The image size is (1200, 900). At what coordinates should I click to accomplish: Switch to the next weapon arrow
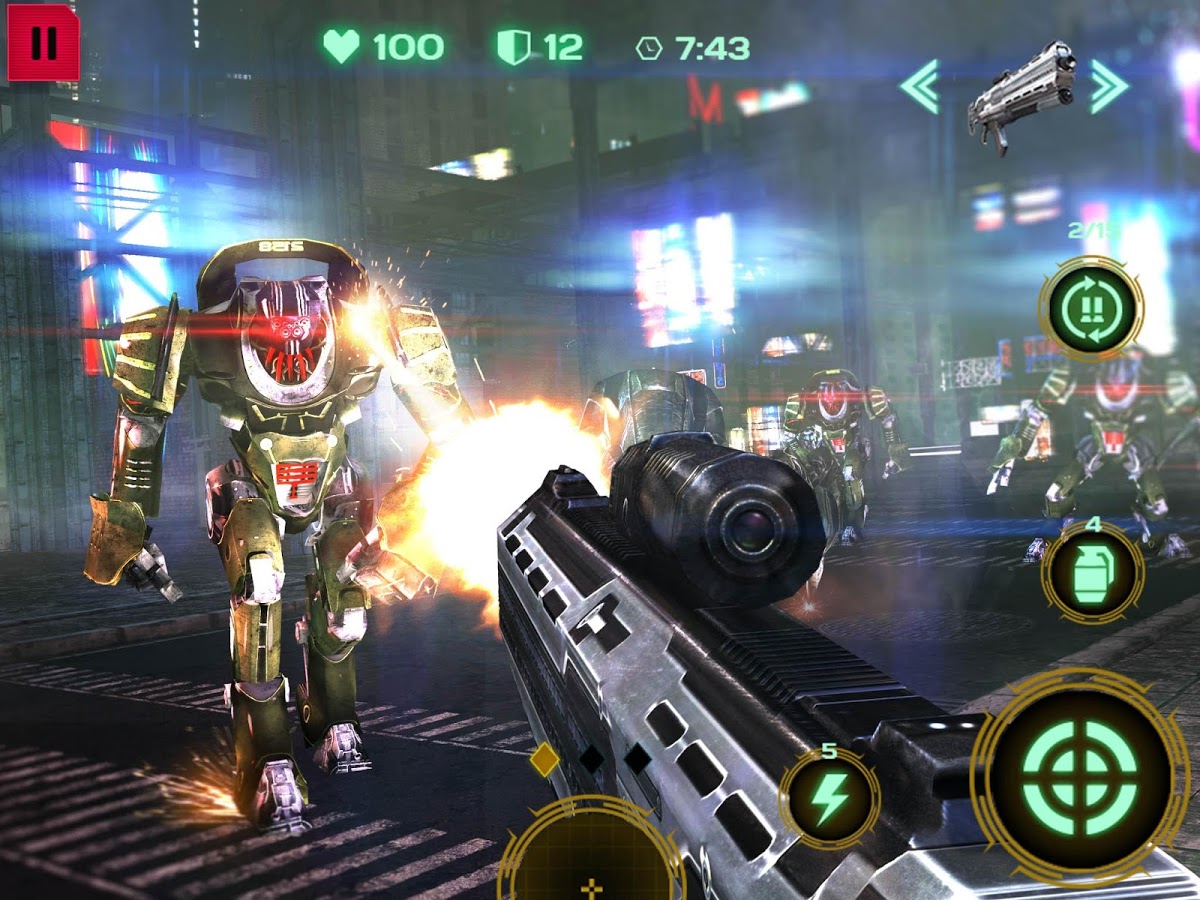[x=1109, y=87]
